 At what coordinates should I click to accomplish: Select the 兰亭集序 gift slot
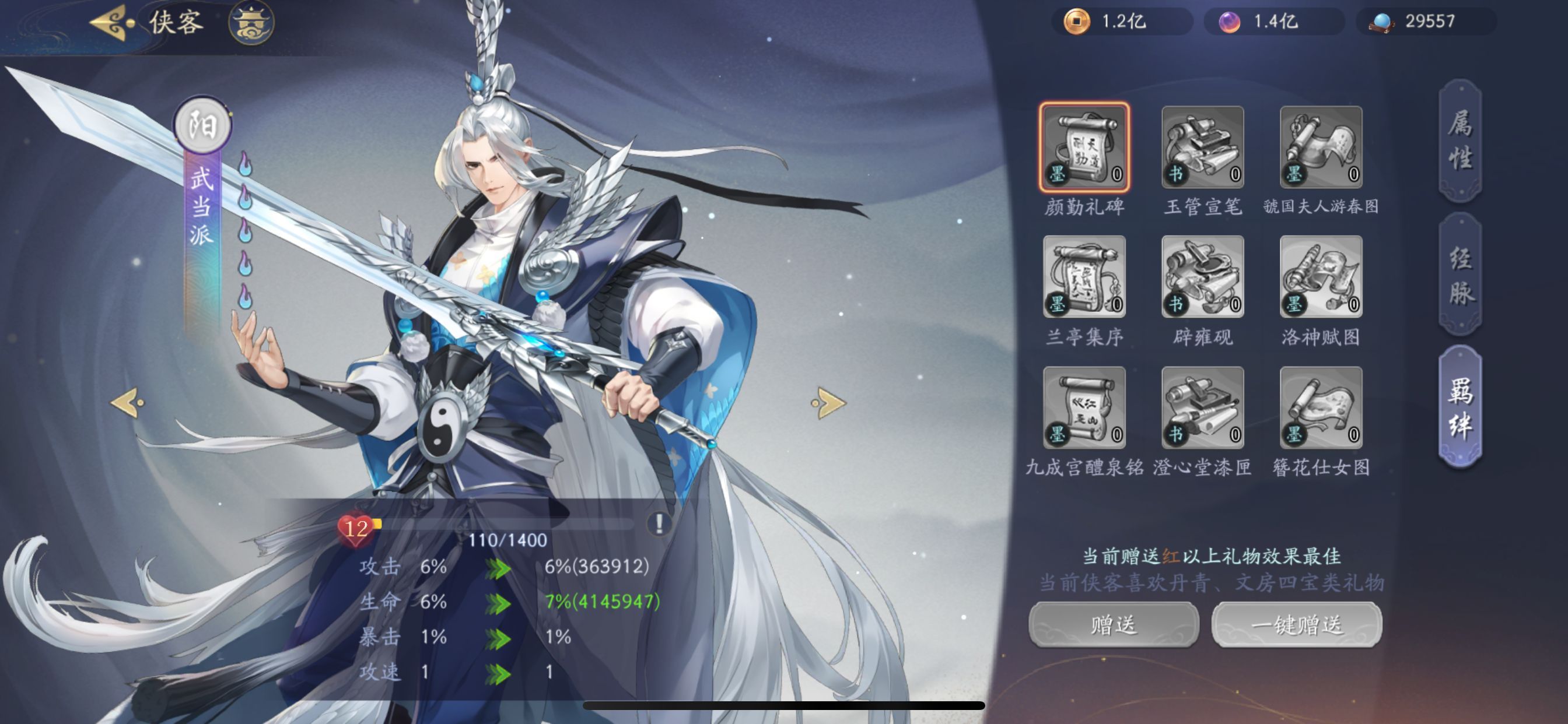click(1084, 277)
